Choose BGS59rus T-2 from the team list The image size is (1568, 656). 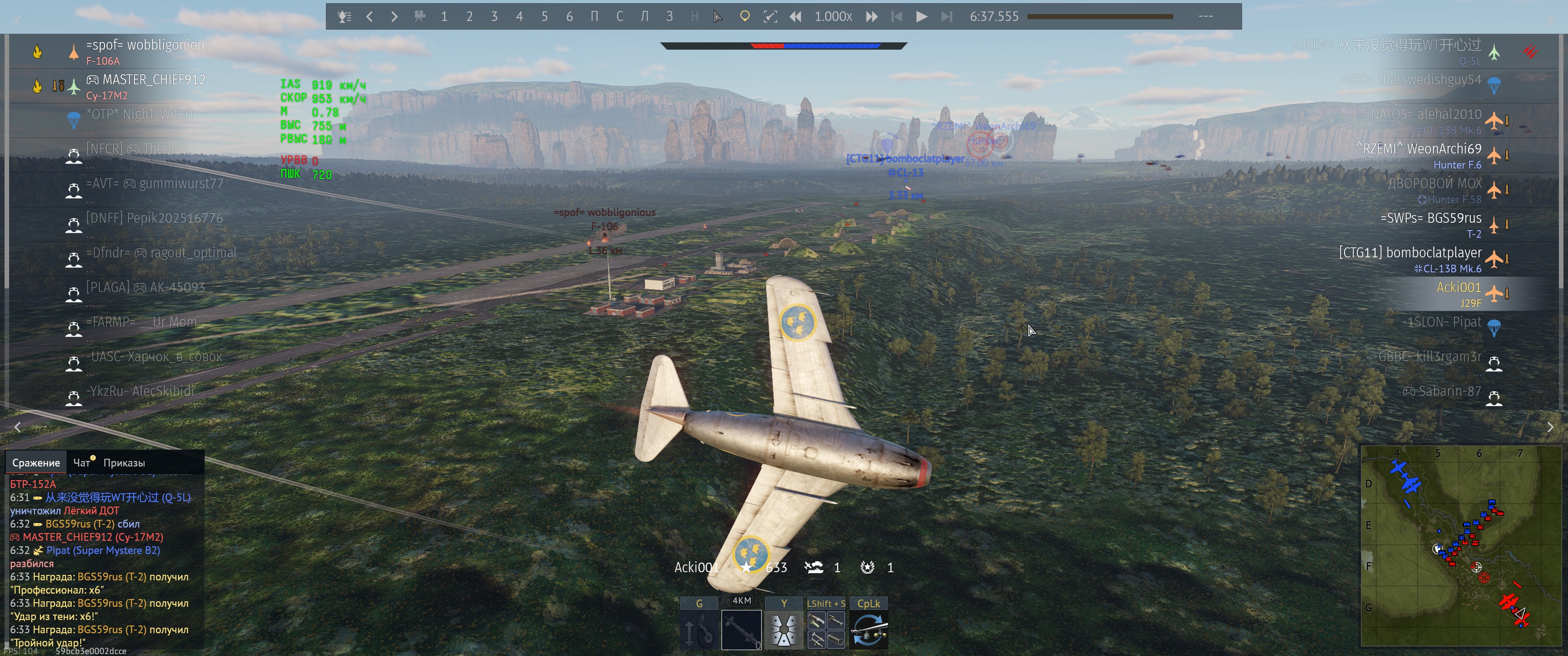click(1430, 219)
